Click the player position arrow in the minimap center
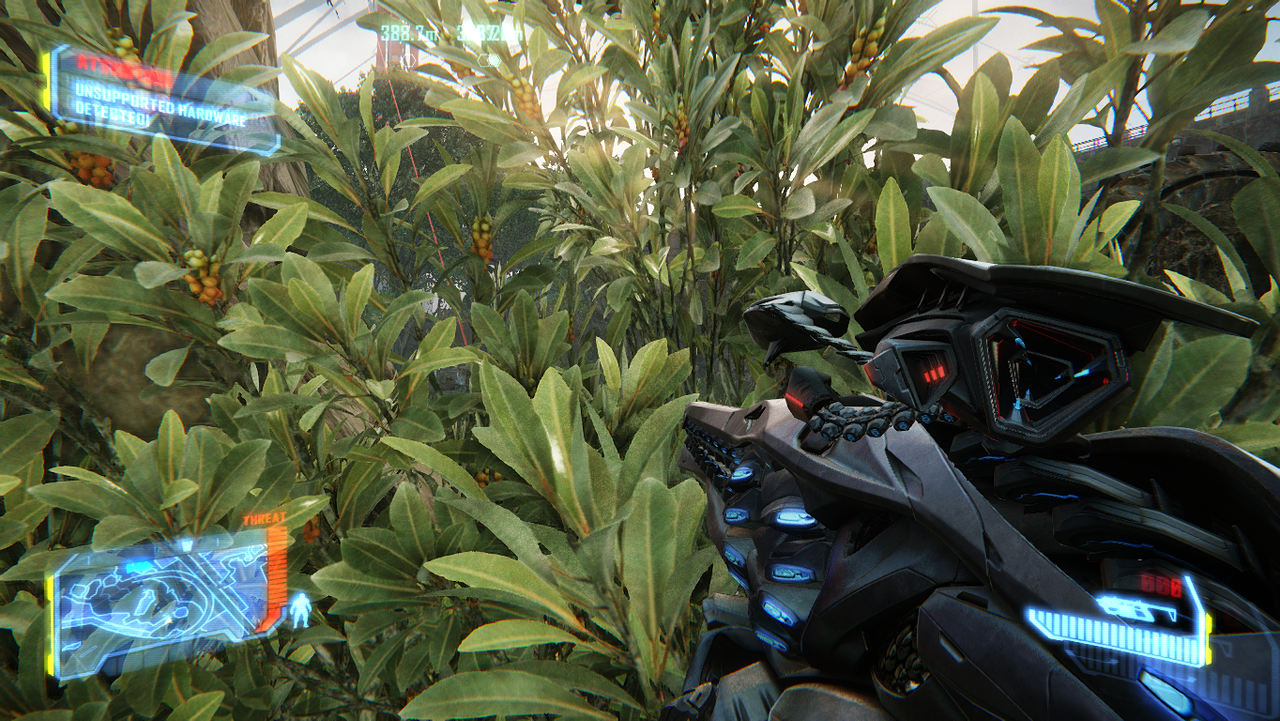This screenshot has height=721, width=1280. point(169,619)
